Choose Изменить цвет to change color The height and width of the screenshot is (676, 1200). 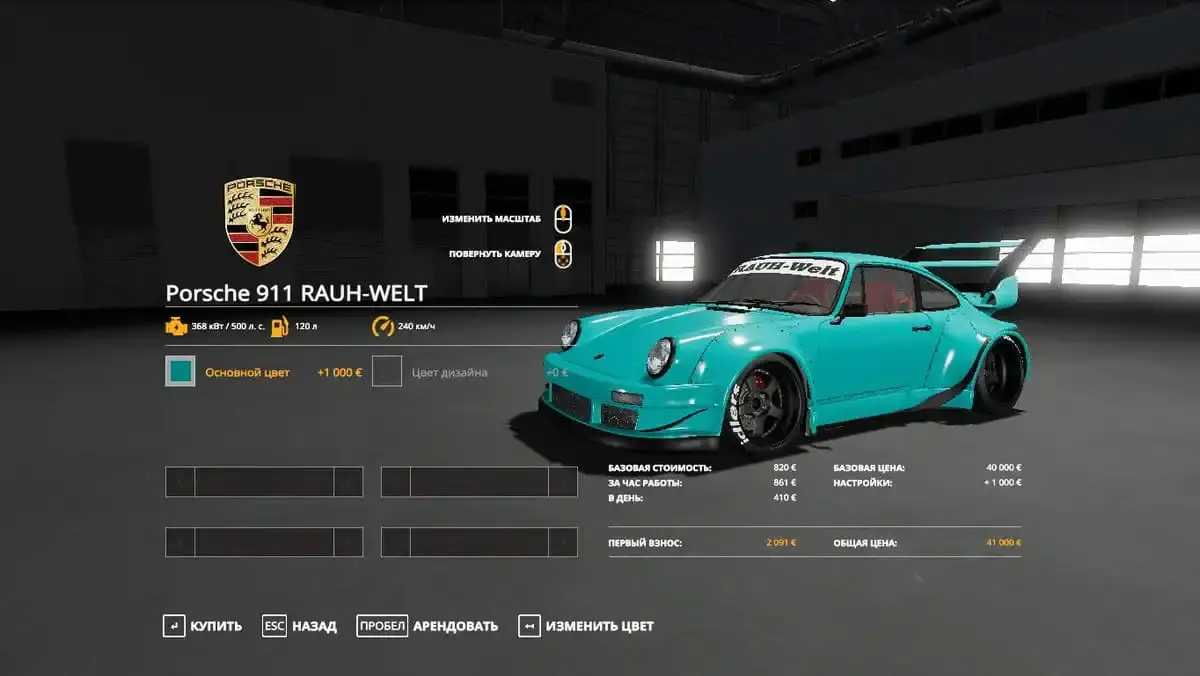(587, 626)
